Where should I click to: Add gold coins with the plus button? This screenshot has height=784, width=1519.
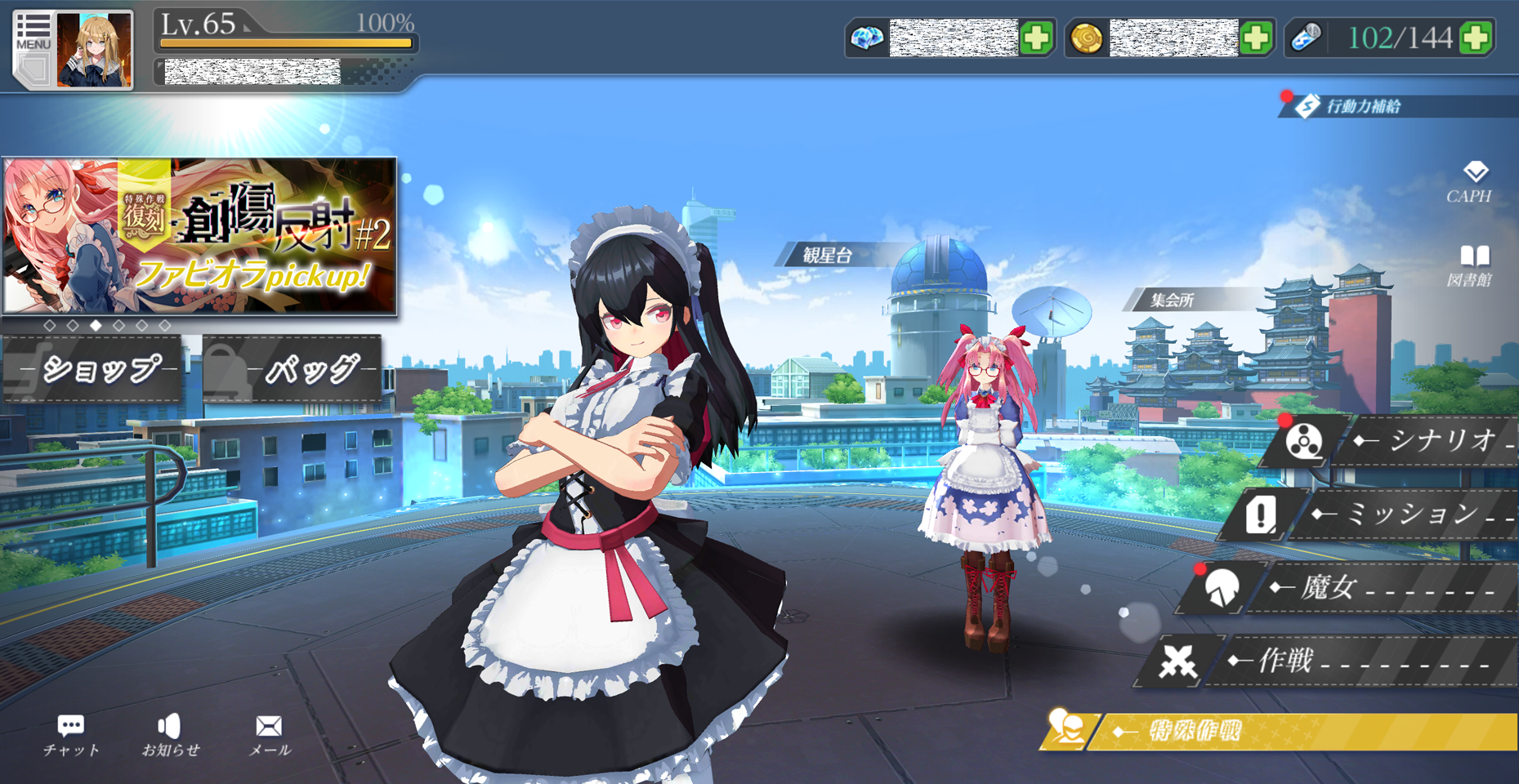click(x=1256, y=38)
